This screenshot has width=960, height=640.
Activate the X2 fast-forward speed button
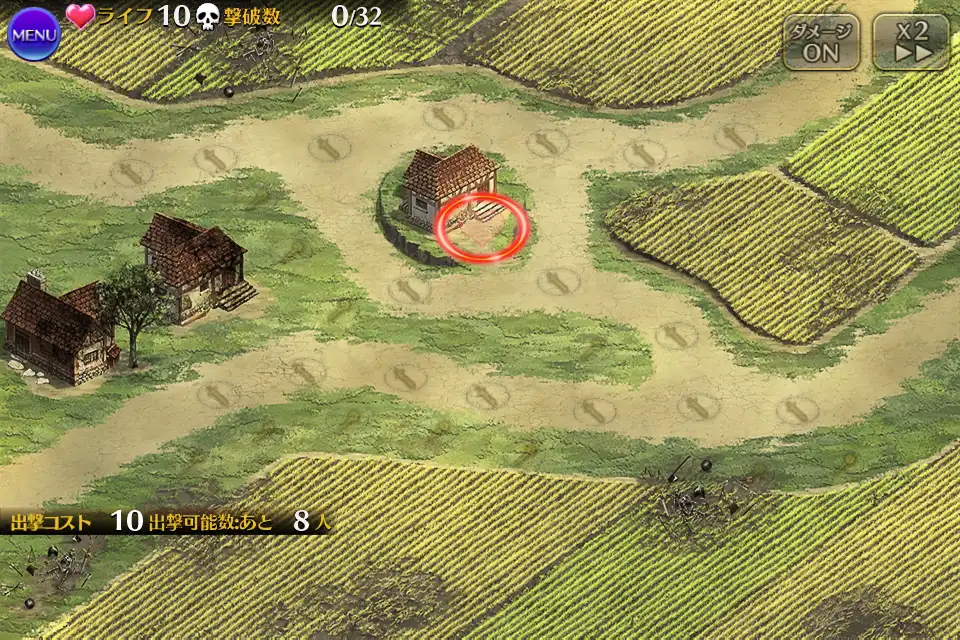point(910,42)
